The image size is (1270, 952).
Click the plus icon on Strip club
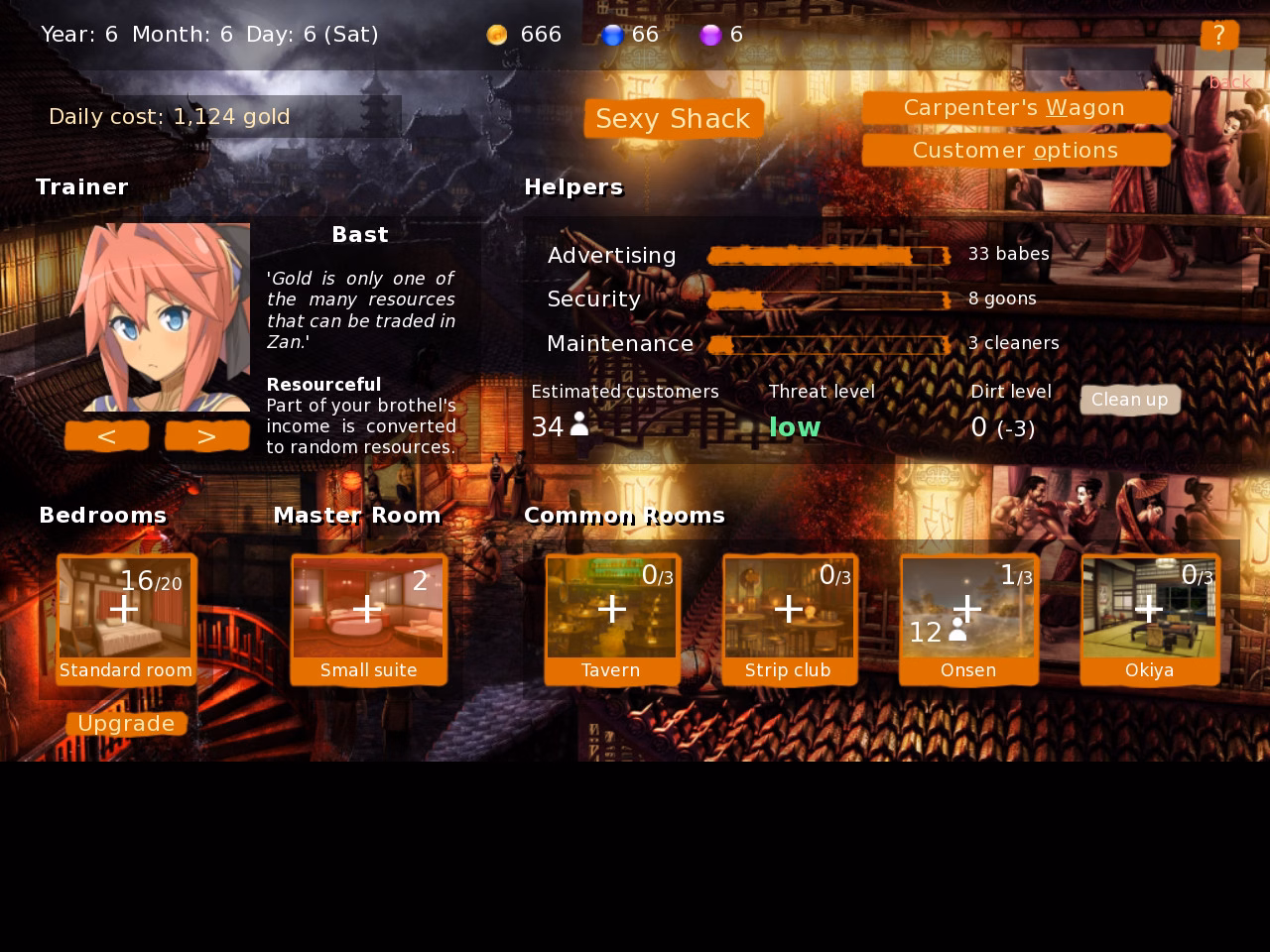point(789,609)
